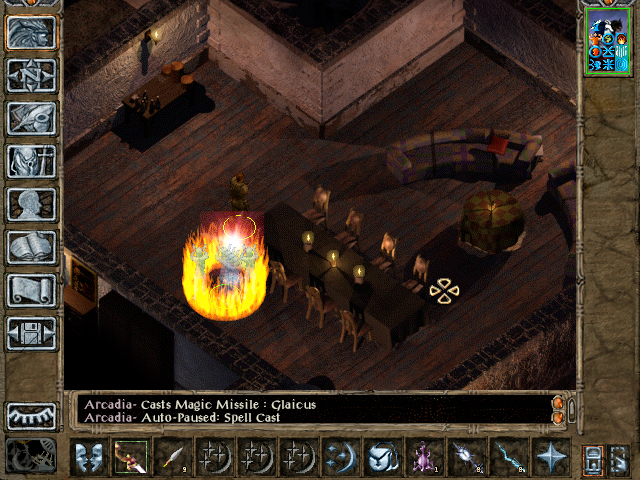
Task: Use the purple potion quick item
Action: pyautogui.click(x=424, y=456)
